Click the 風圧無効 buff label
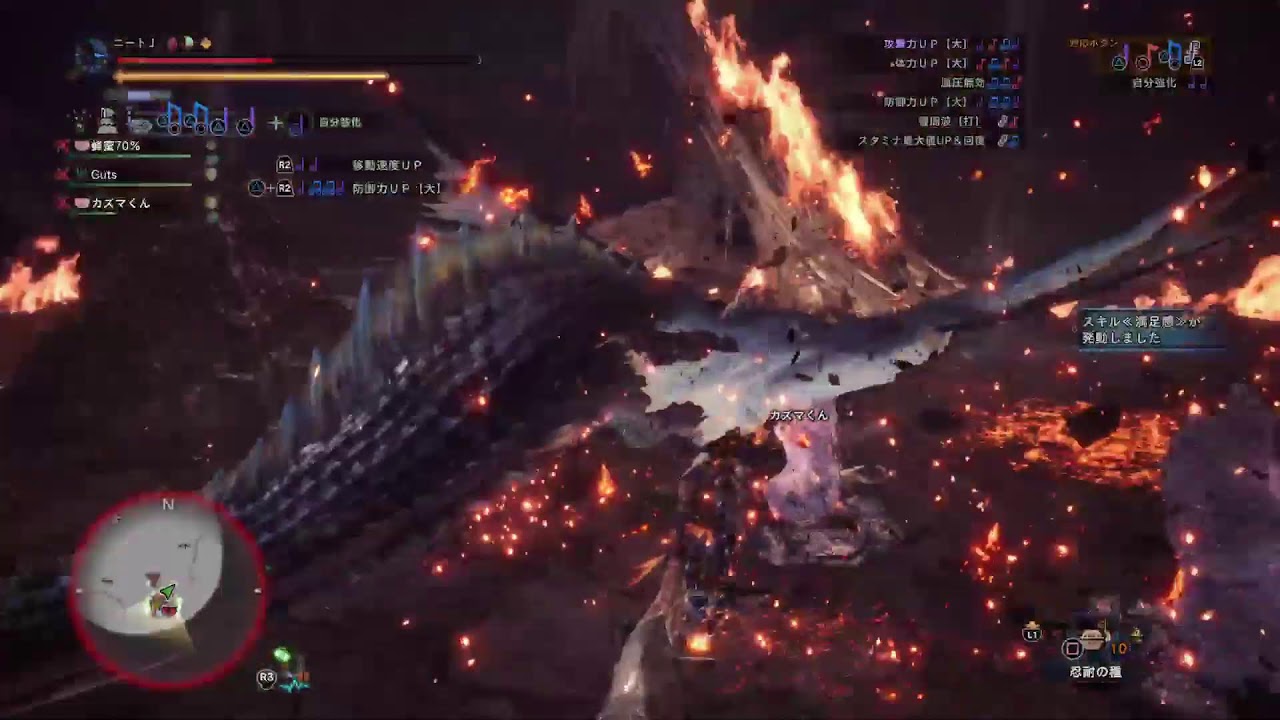The image size is (1280, 720). pyautogui.click(x=964, y=82)
